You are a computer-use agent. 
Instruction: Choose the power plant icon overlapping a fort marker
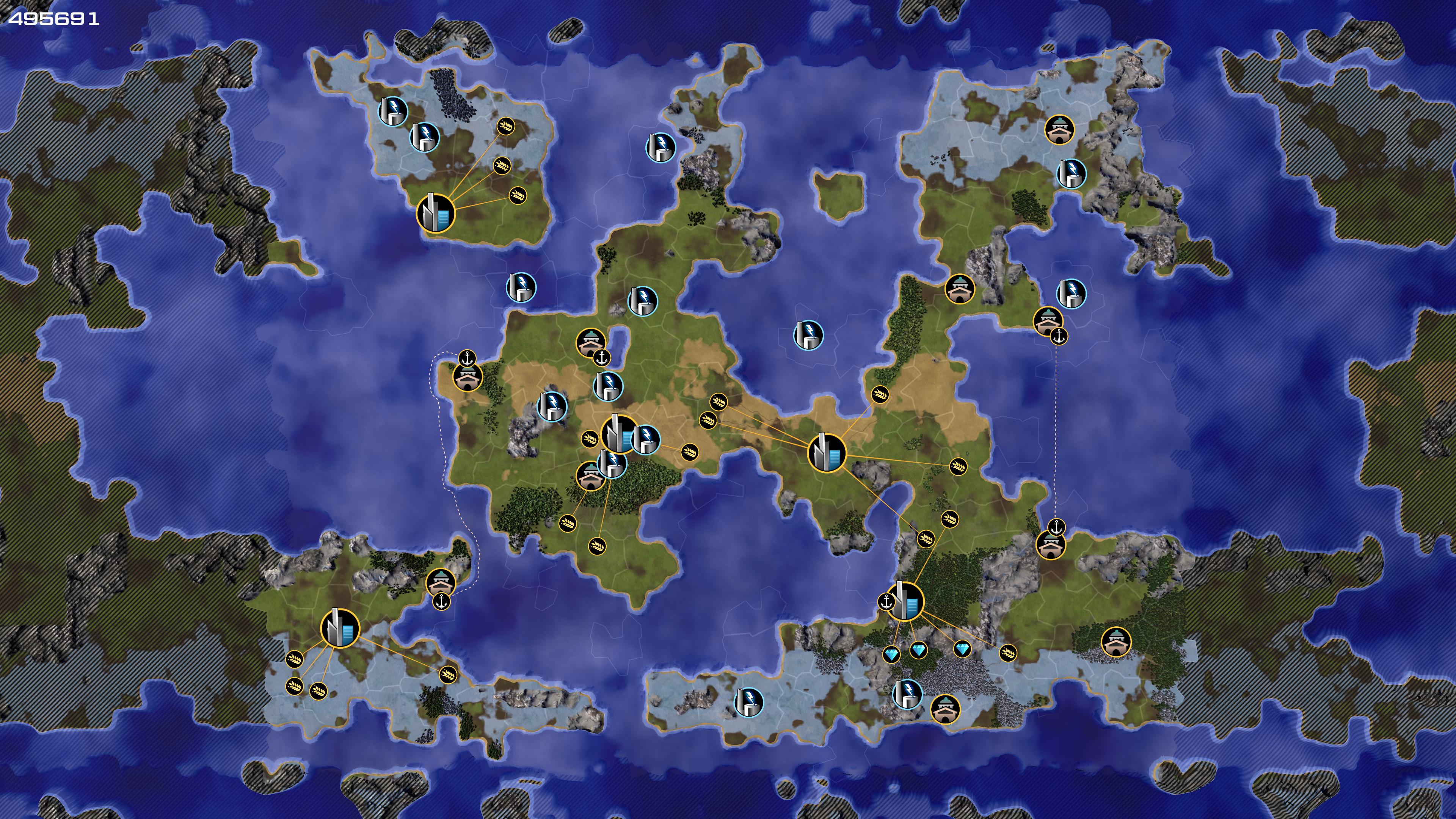(612, 463)
